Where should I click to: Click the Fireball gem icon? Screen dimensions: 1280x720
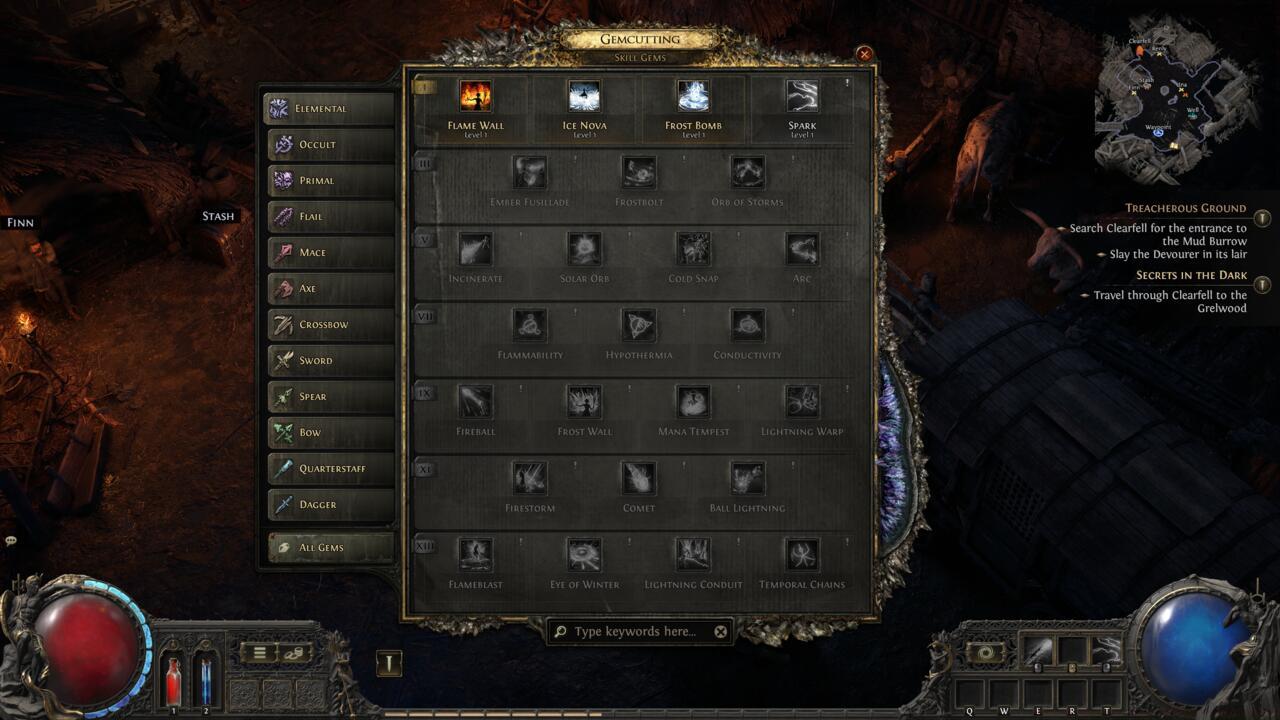click(x=475, y=402)
